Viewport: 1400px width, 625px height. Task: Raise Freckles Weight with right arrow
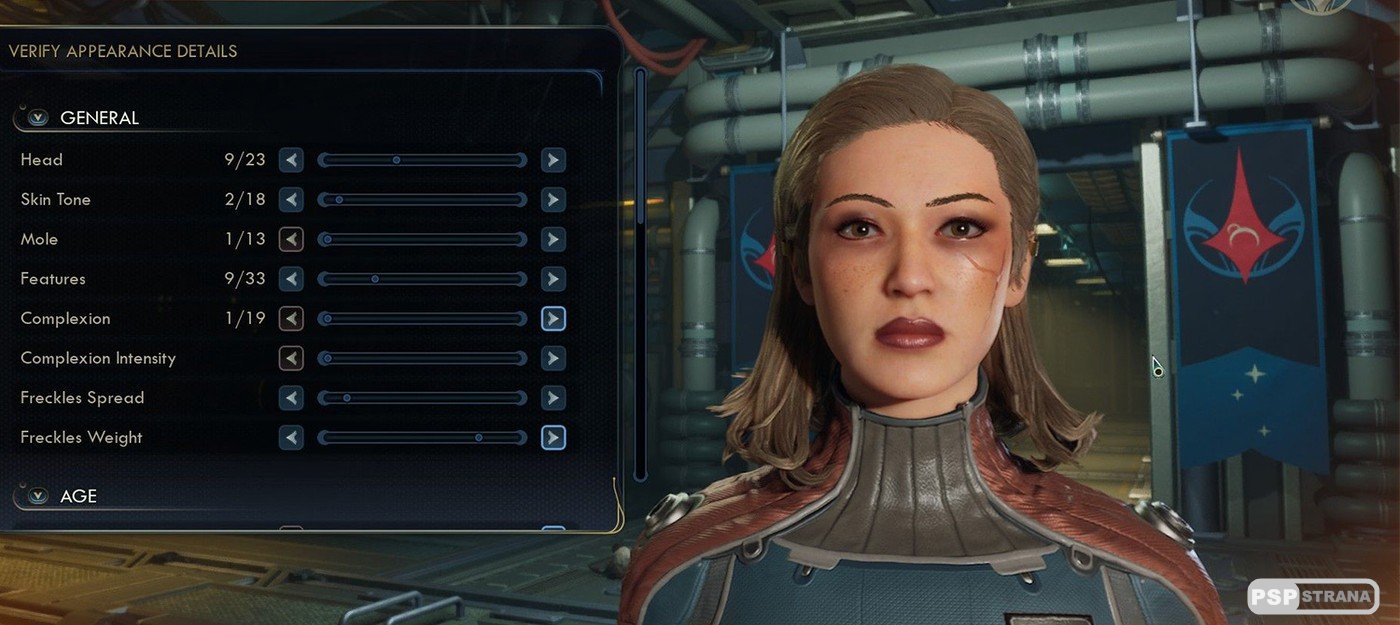coord(553,437)
